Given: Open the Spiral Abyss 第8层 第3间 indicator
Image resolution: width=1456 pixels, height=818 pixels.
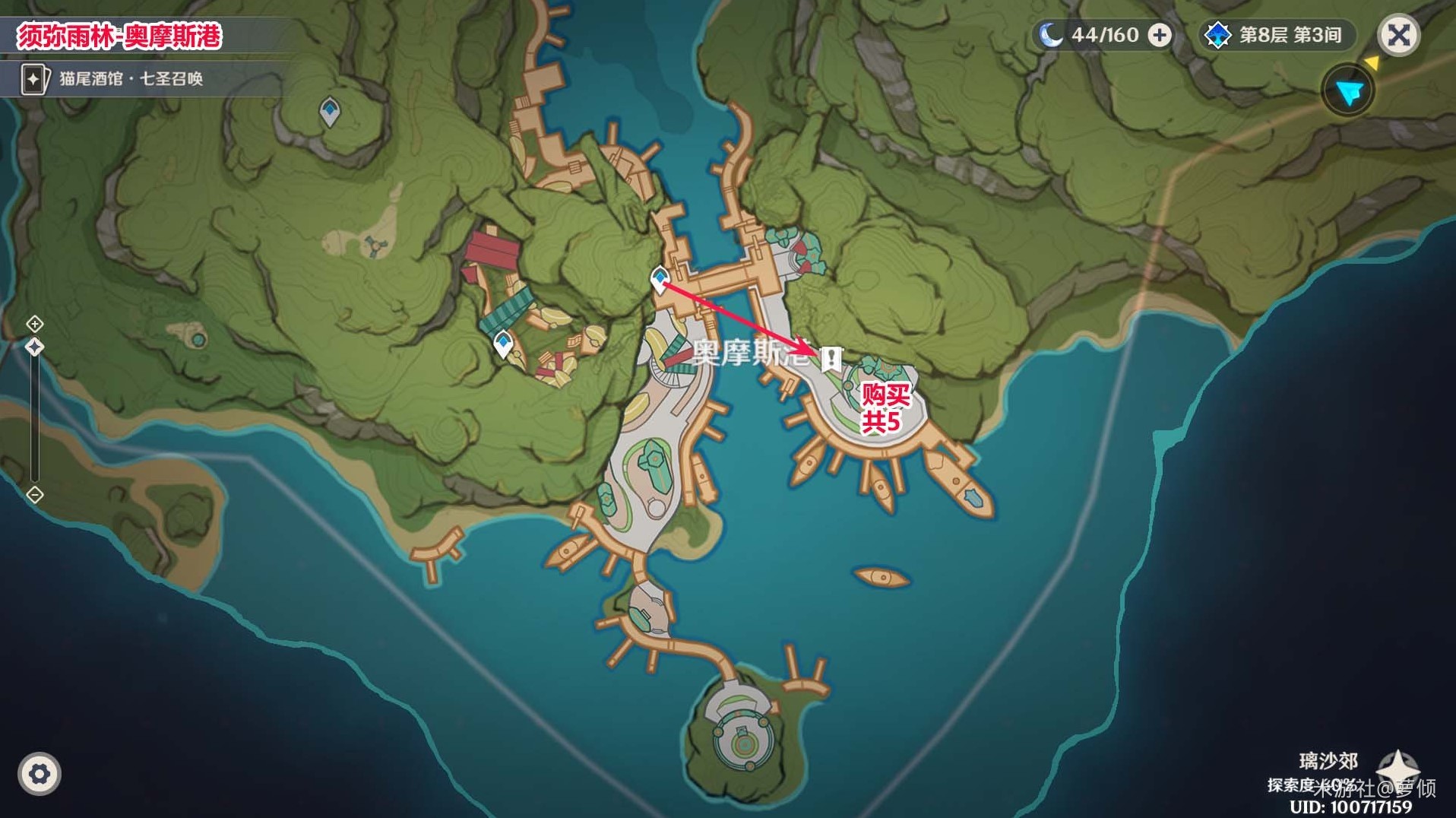Looking at the screenshot, I should point(1275,35).
